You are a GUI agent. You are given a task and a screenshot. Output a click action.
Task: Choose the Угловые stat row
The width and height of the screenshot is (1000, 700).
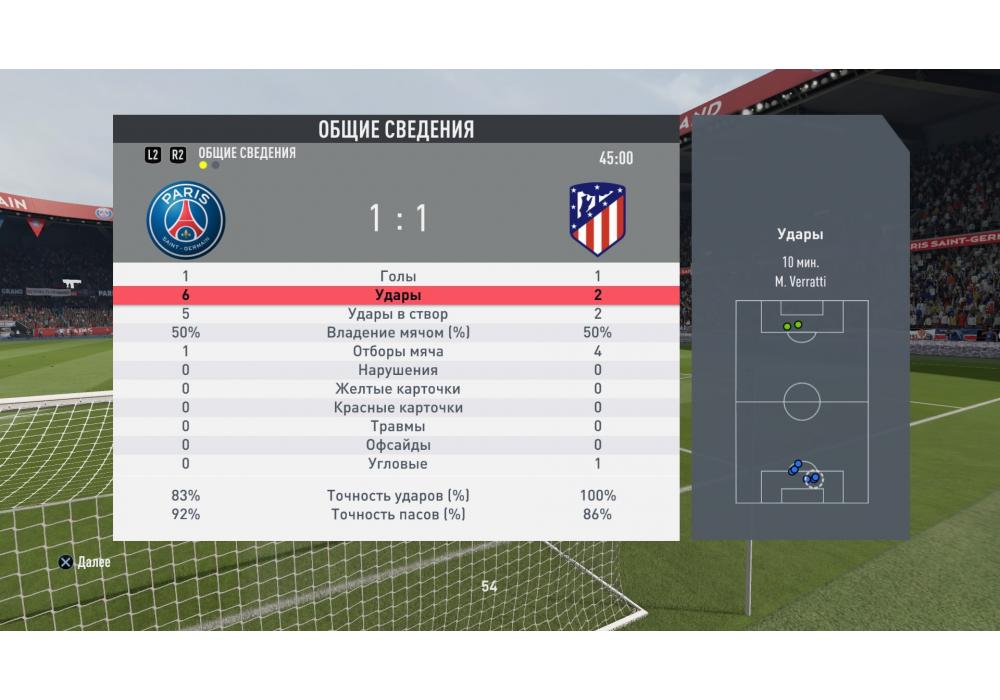tap(397, 464)
